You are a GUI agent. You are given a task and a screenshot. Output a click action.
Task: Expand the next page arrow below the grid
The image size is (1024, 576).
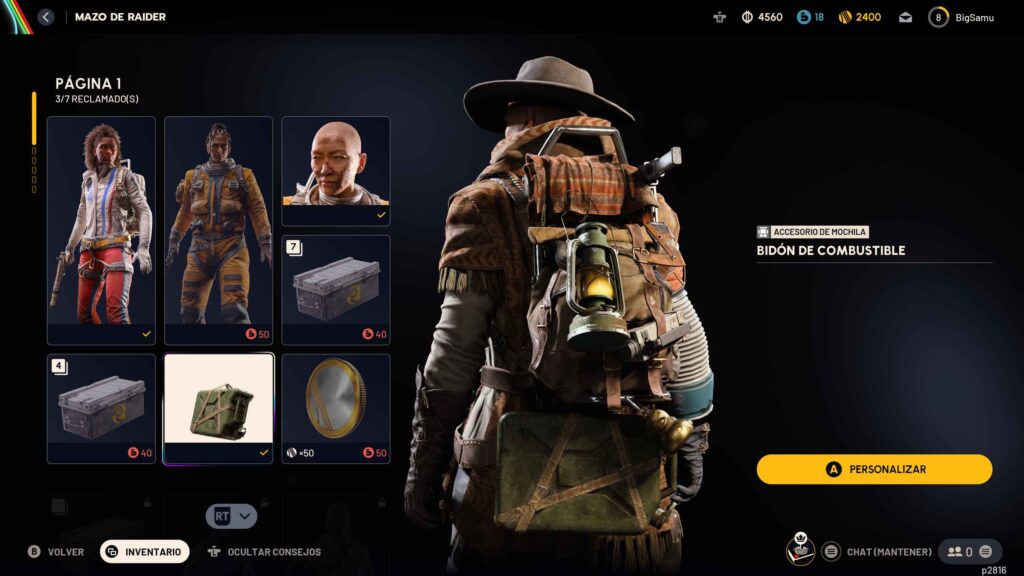point(232,516)
